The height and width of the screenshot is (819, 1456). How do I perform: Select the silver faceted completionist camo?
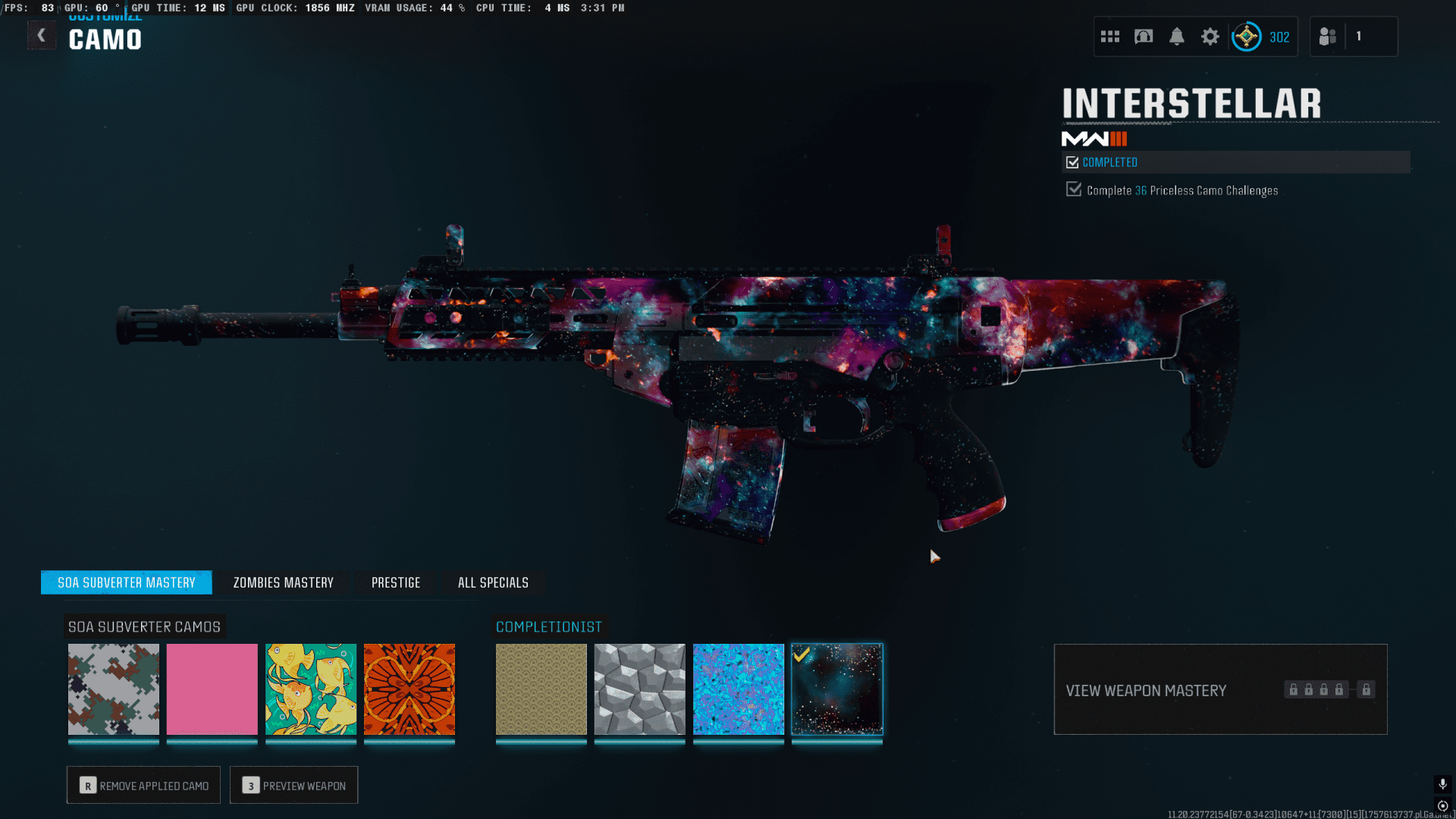[640, 689]
